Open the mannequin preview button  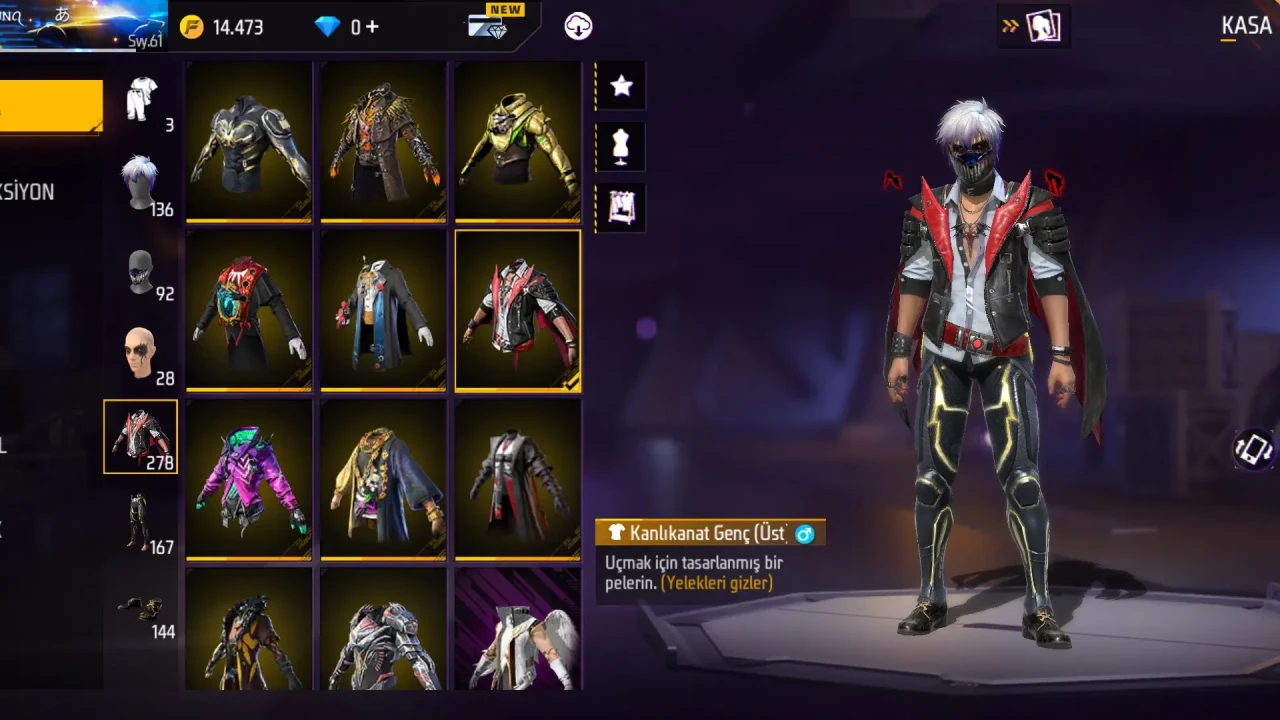tap(621, 147)
